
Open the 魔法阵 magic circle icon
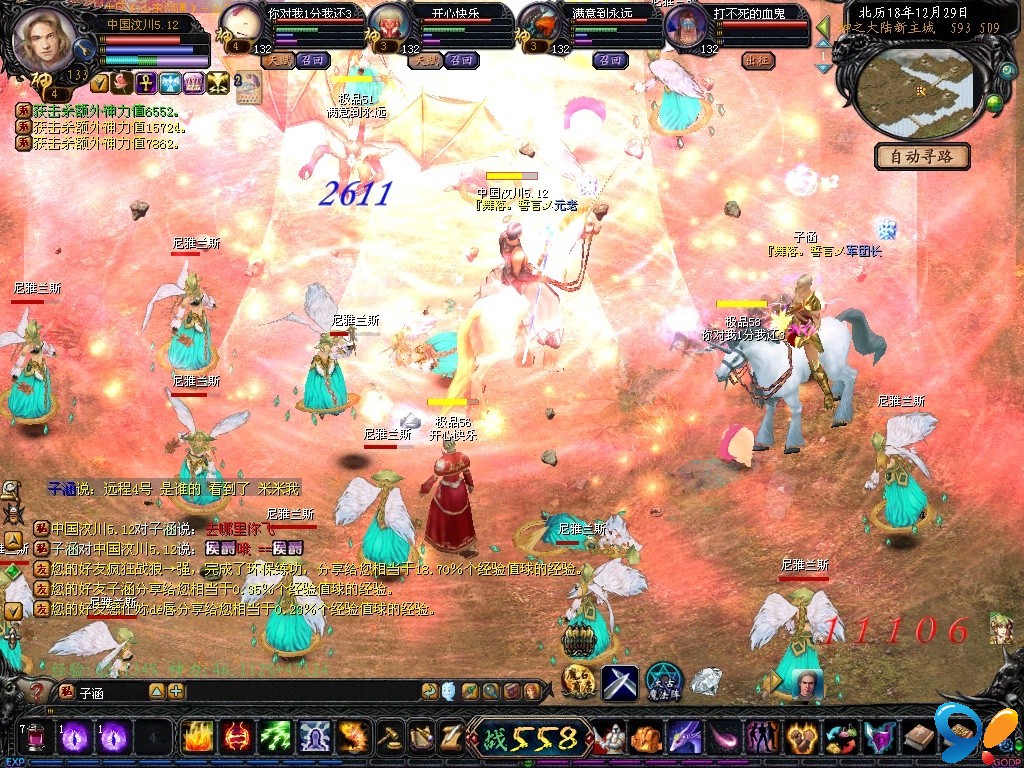(663, 681)
